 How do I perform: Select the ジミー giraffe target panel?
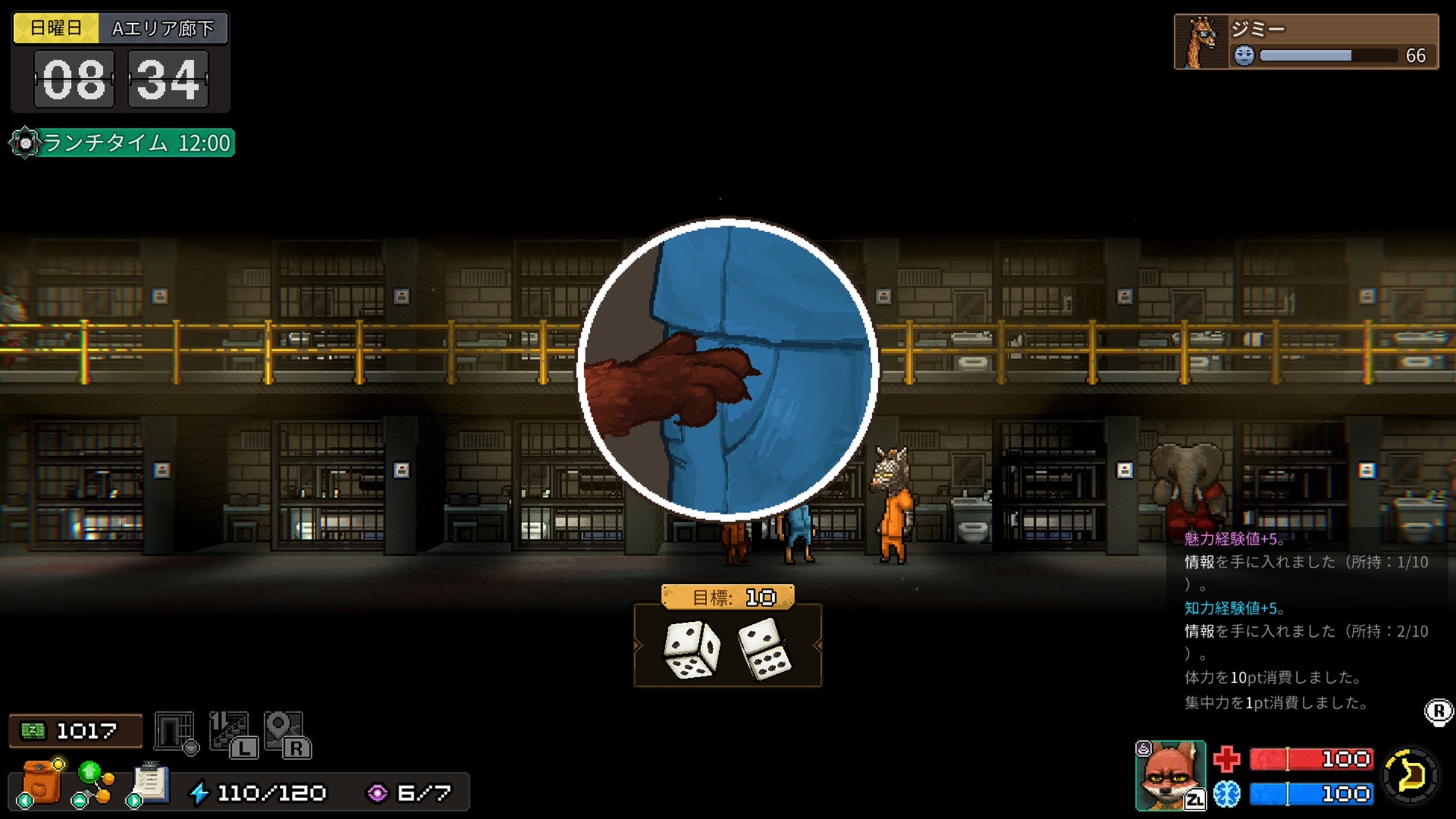(1306, 42)
